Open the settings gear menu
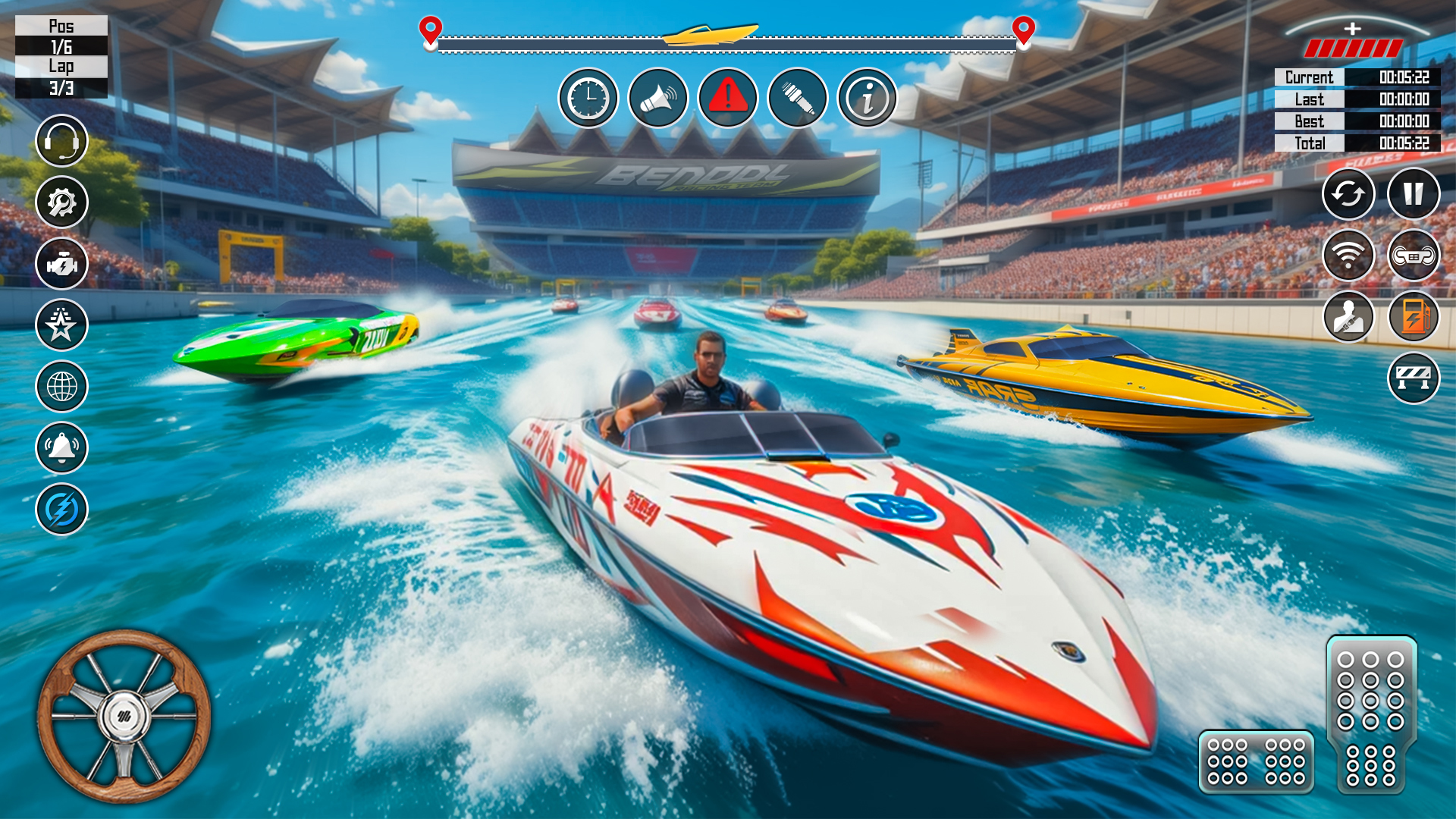1456x819 pixels. click(x=64, y=202)
